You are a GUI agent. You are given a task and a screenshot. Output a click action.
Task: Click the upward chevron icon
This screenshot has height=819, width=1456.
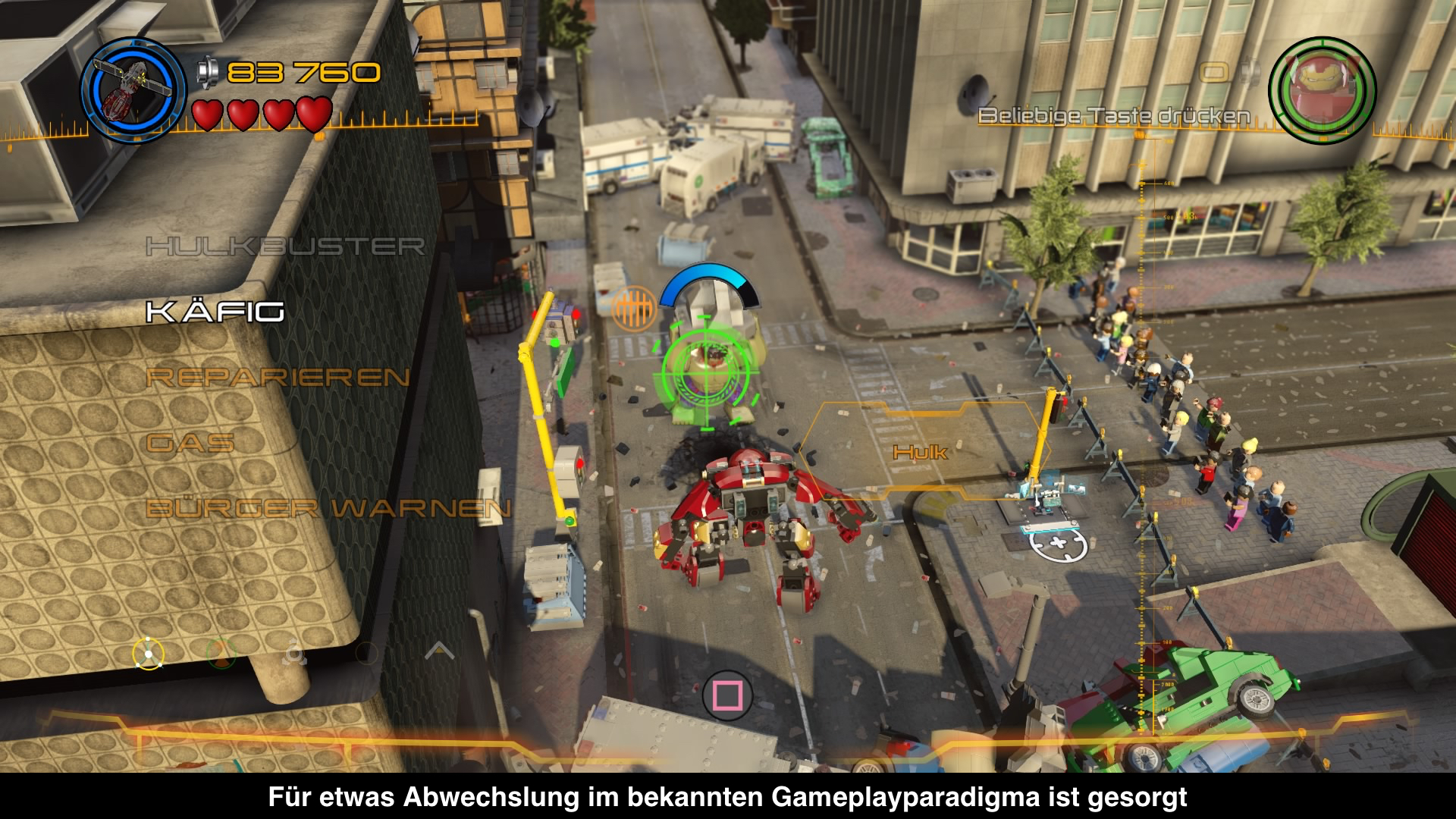point(439,651)
